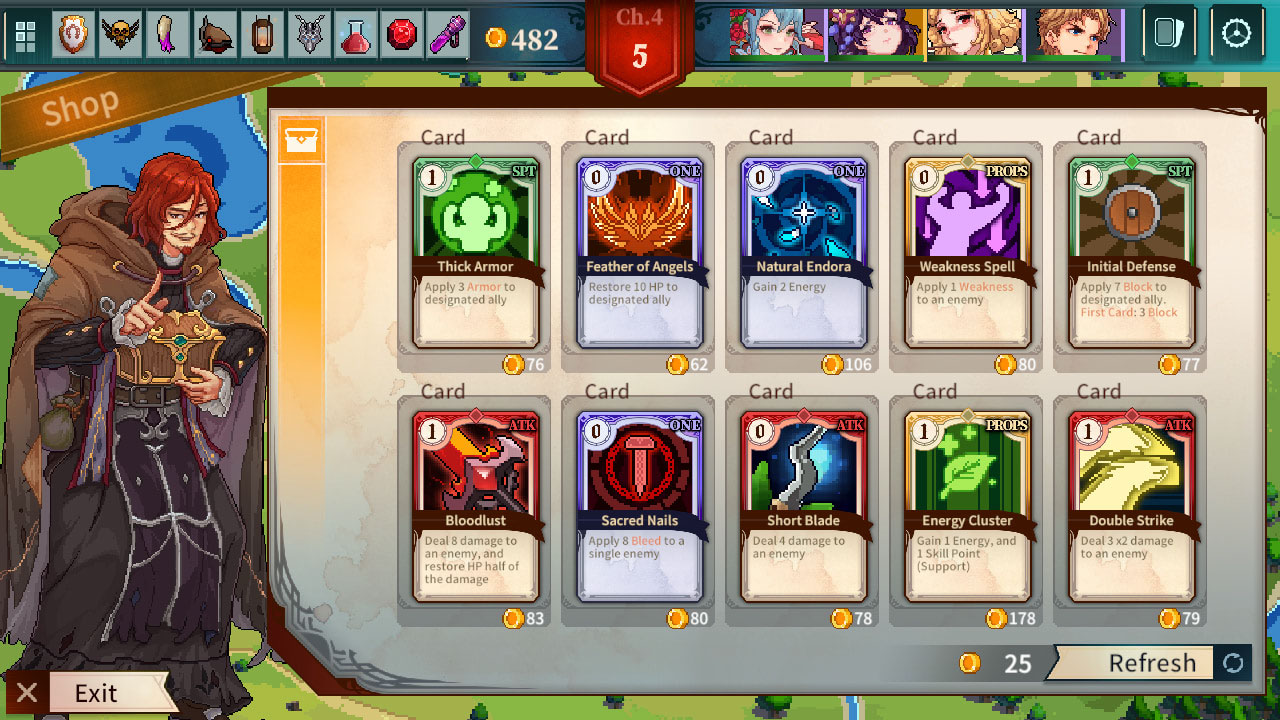The image size is (1280, 720).
Task: Open the card deck panel at top right
Action: (1168, 33)
